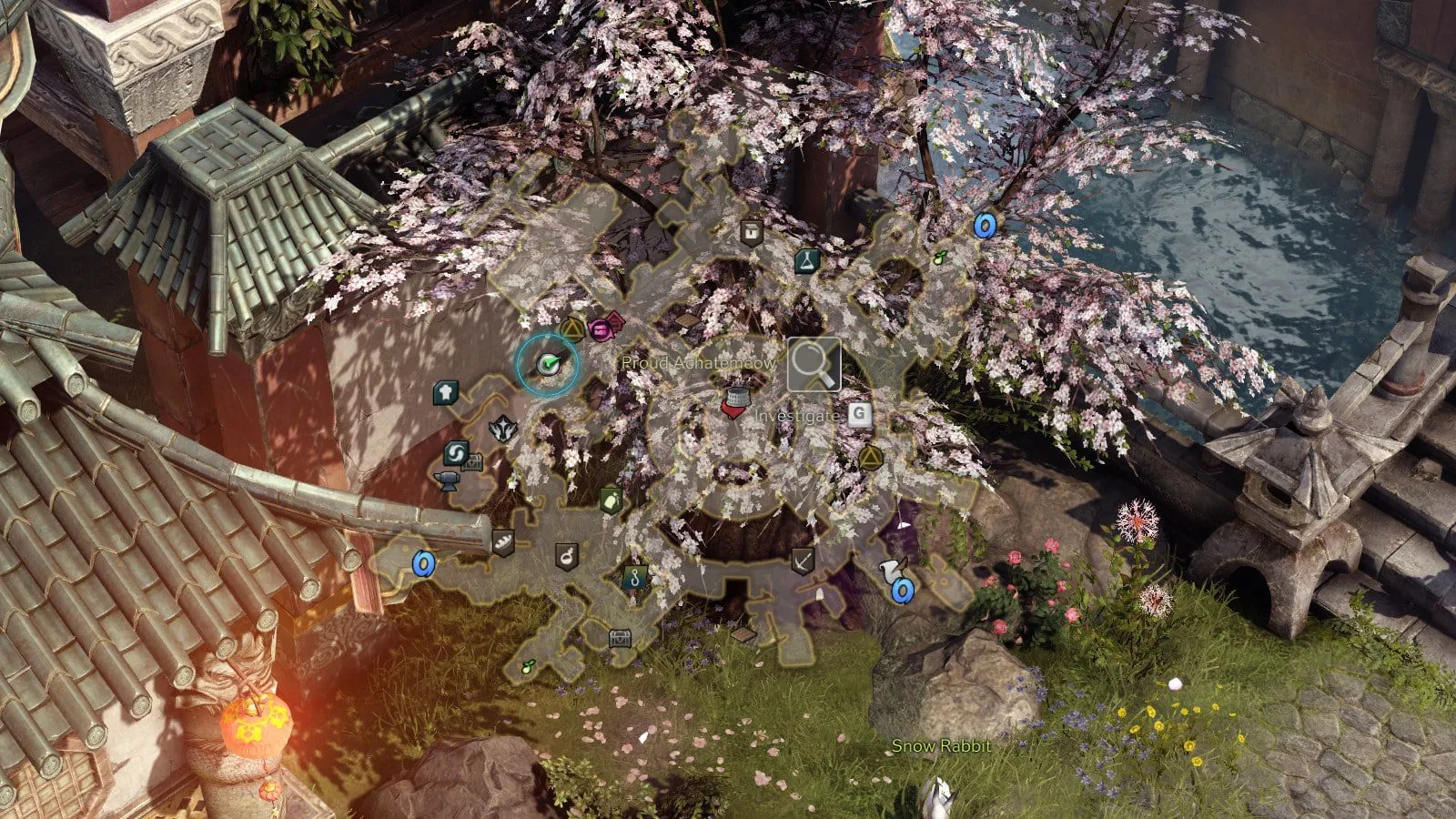Click the teal swirl map marker

coord(456,453)
